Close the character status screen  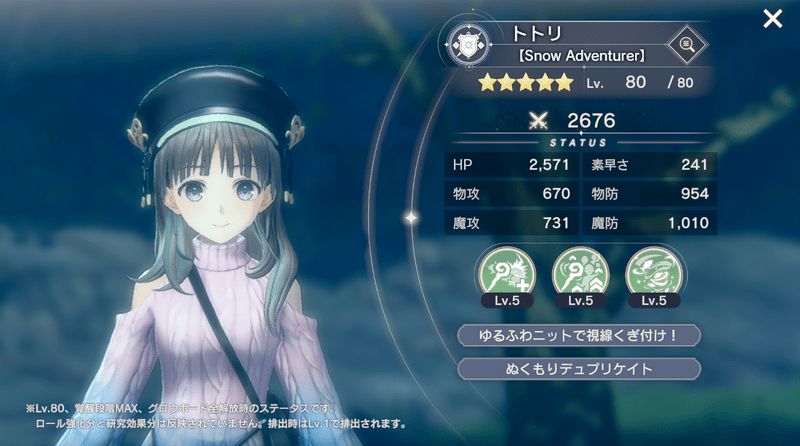point(772,19)
